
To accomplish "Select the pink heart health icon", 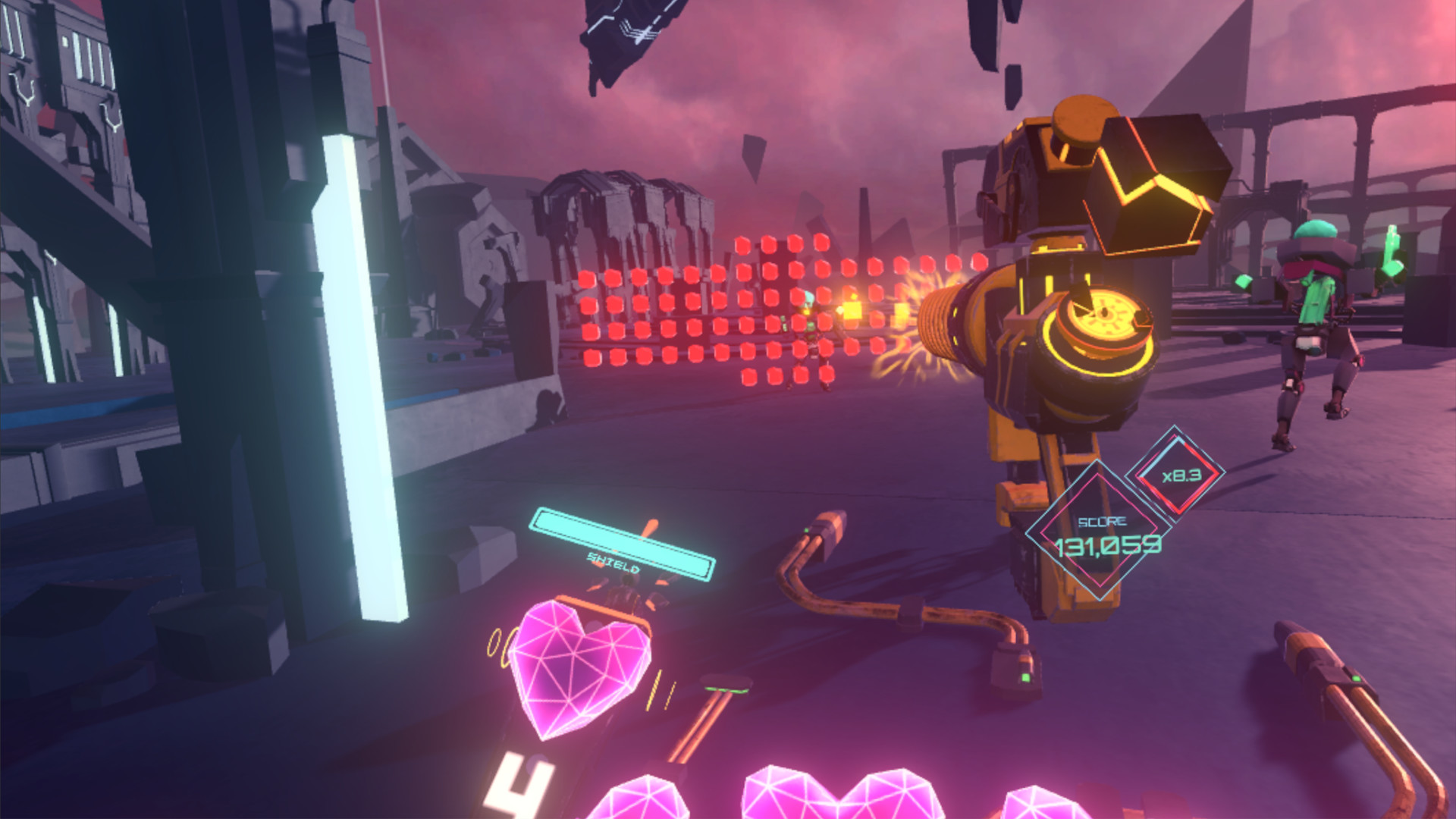I will pyautogui.click(x=580, y=667).
